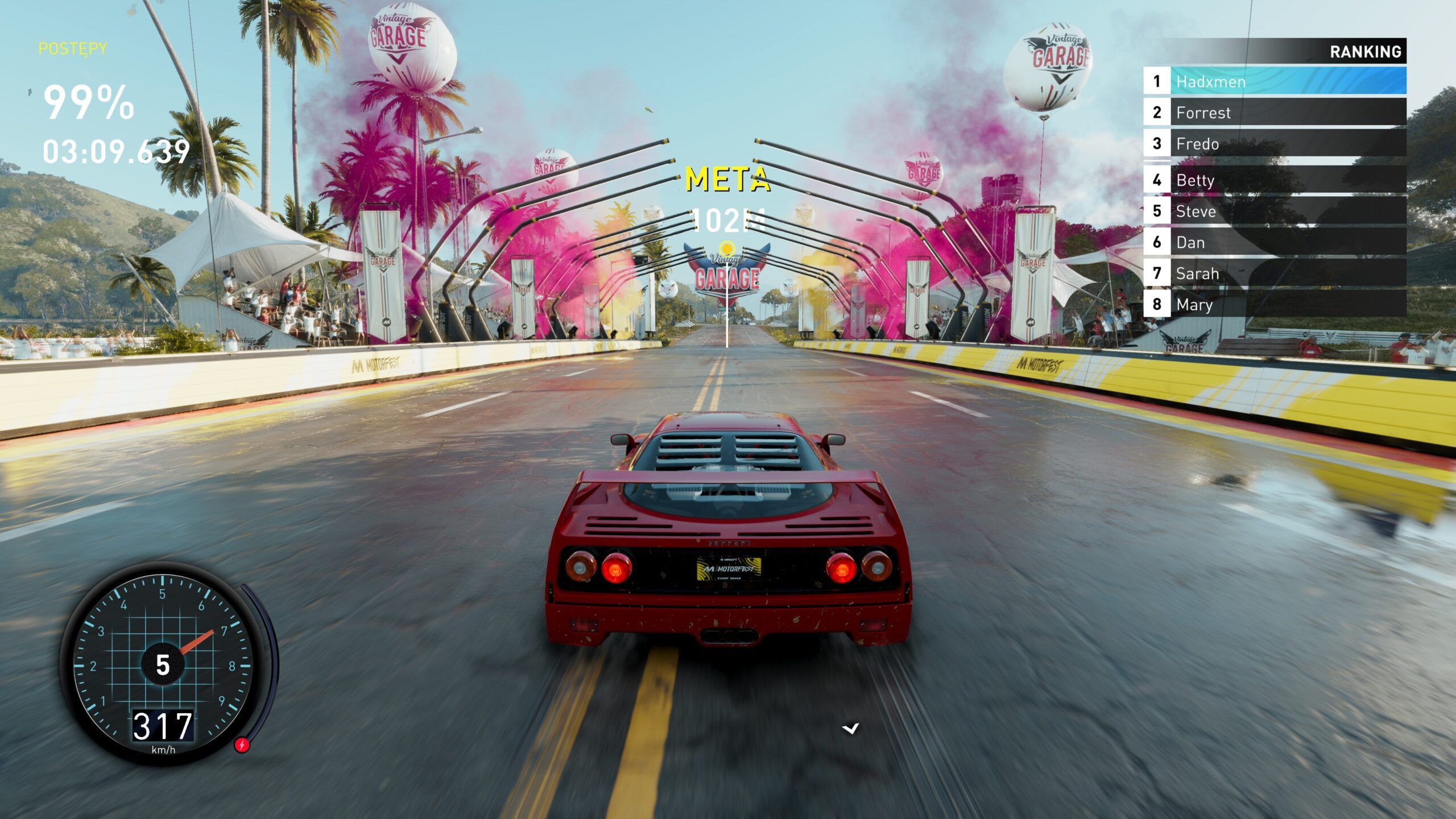Click the yellow META finish waypoint marker

pos(727,248)
